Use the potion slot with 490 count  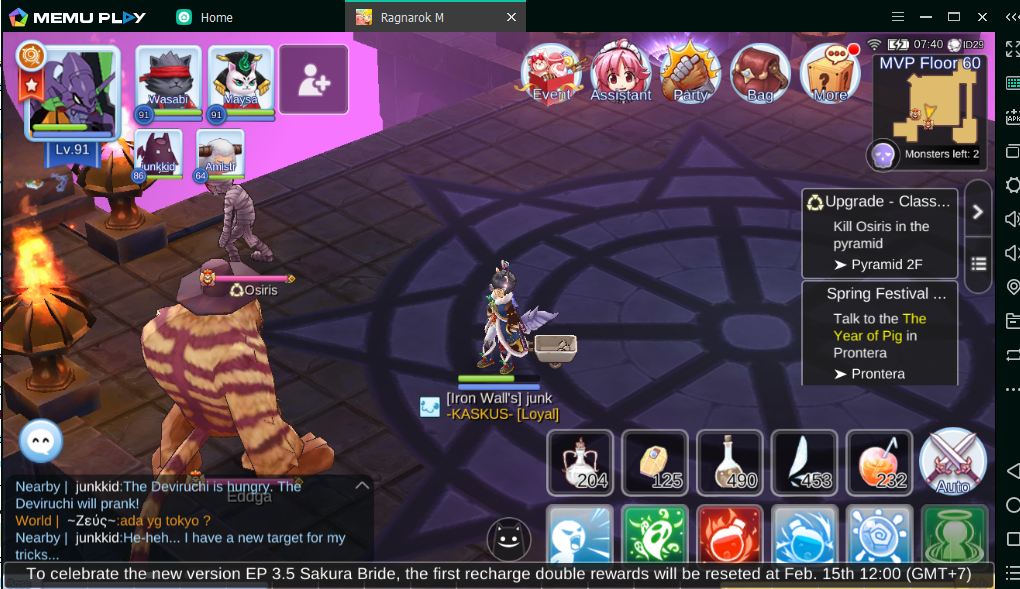(x=730, y=462)
